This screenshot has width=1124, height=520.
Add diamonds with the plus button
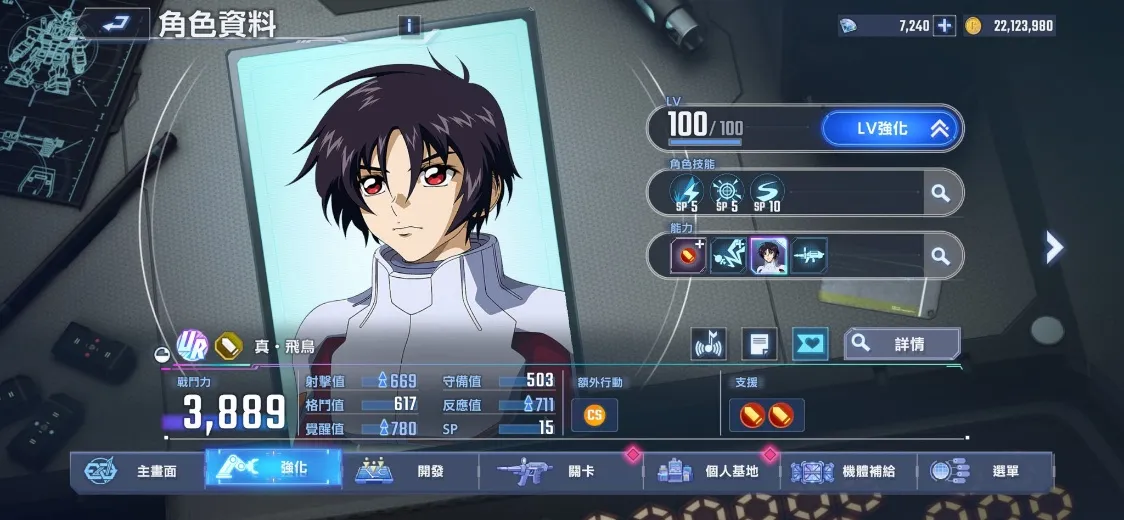pos(944,26)
